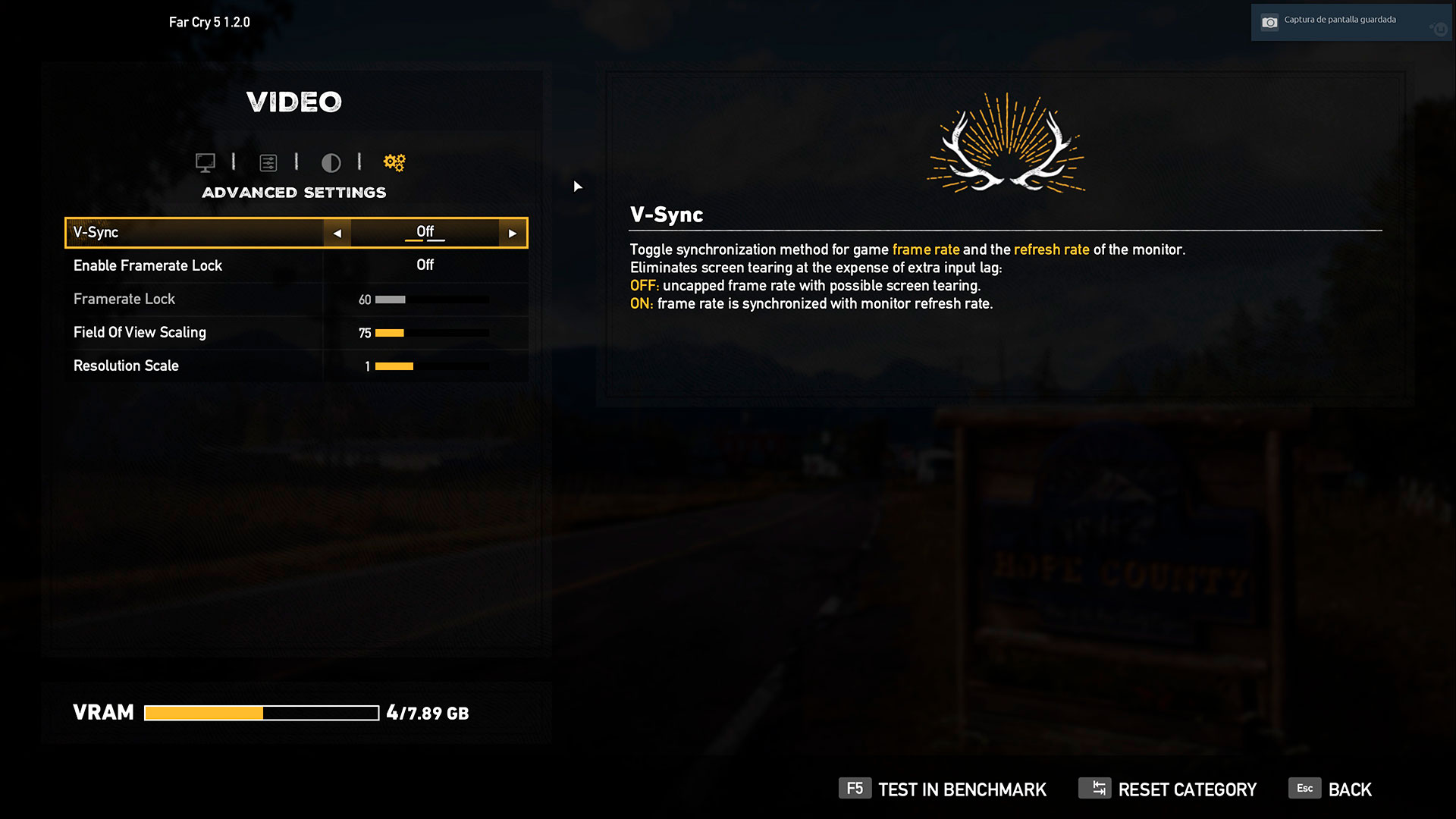
Task: Adjust the Framerate Lock slider
Action: click(431, 300)
